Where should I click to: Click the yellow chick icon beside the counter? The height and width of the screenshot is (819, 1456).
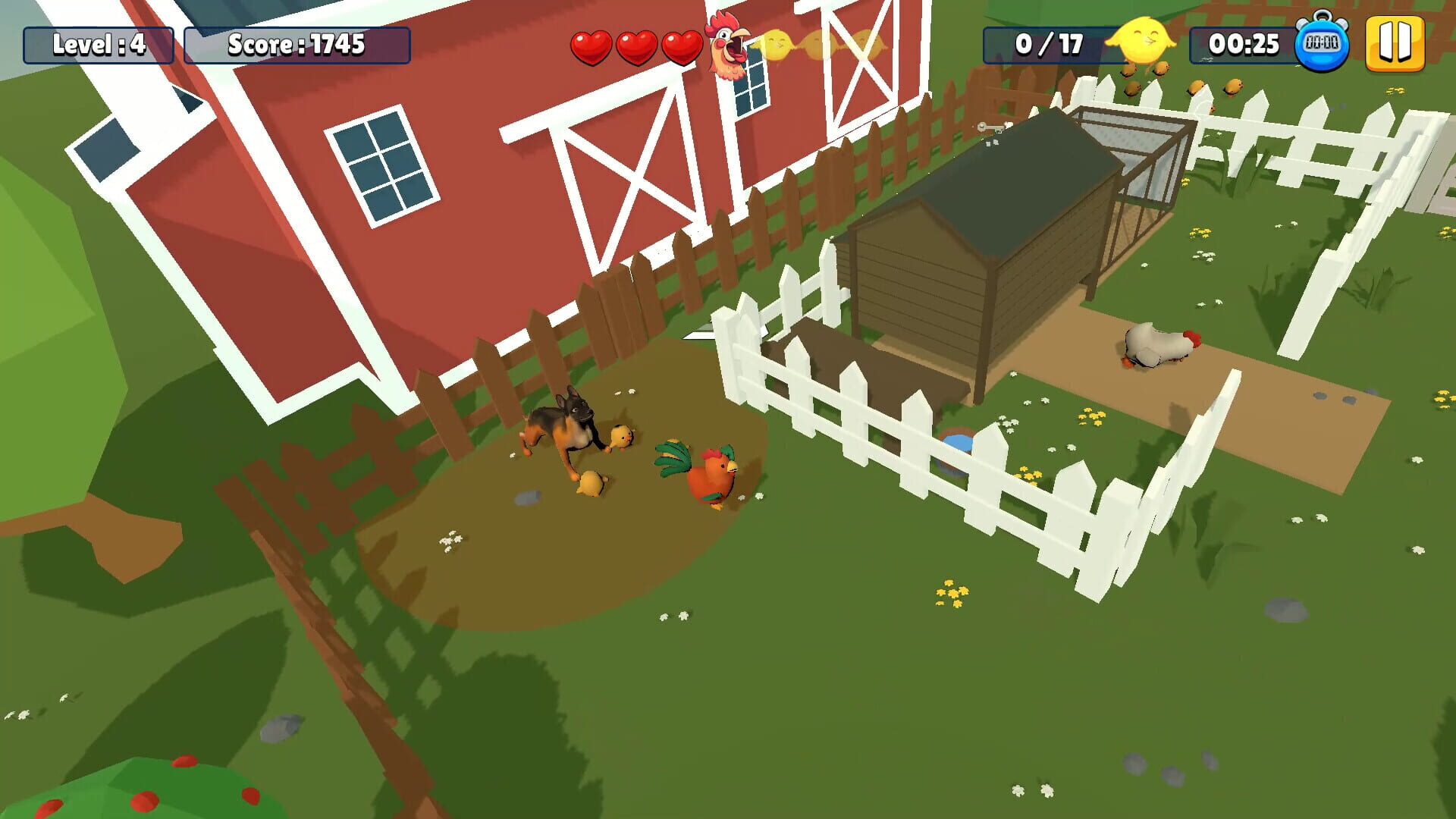click(x=1141, y=43)
